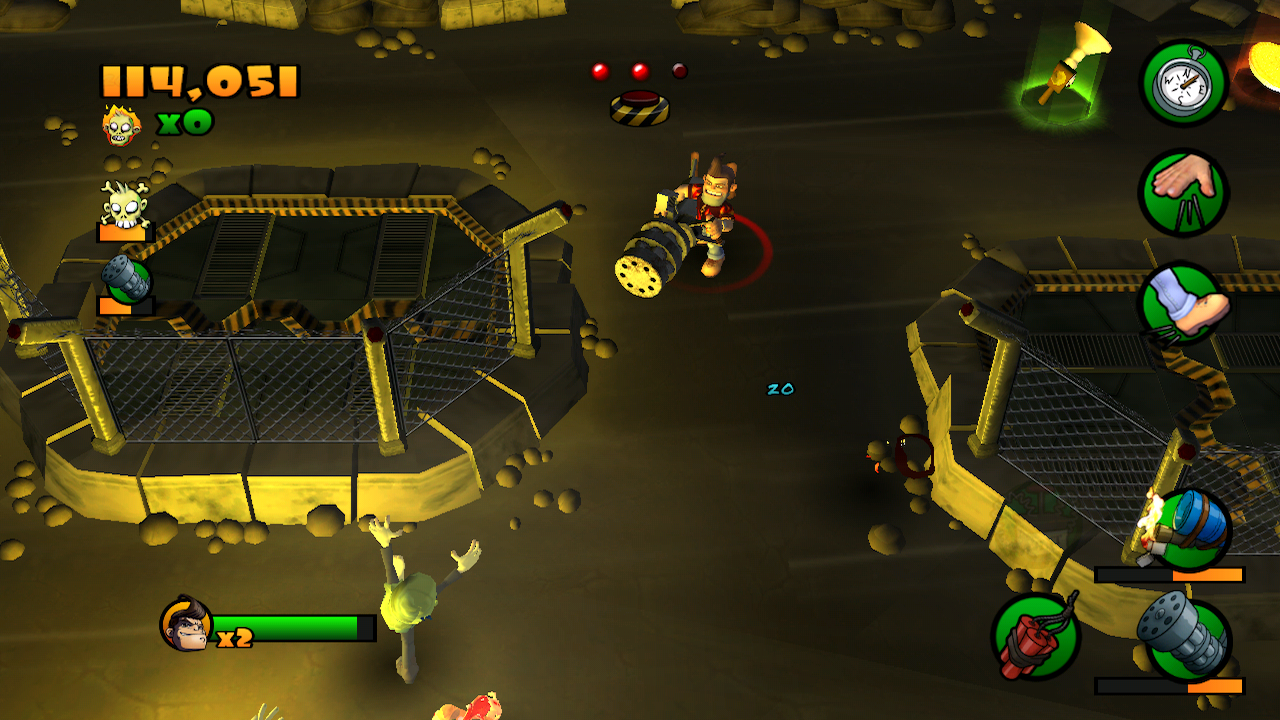This screenshot has height=720, width=1280.
Task: Click the red indicator dots above the barrel
Action: [x=638, y=68]
